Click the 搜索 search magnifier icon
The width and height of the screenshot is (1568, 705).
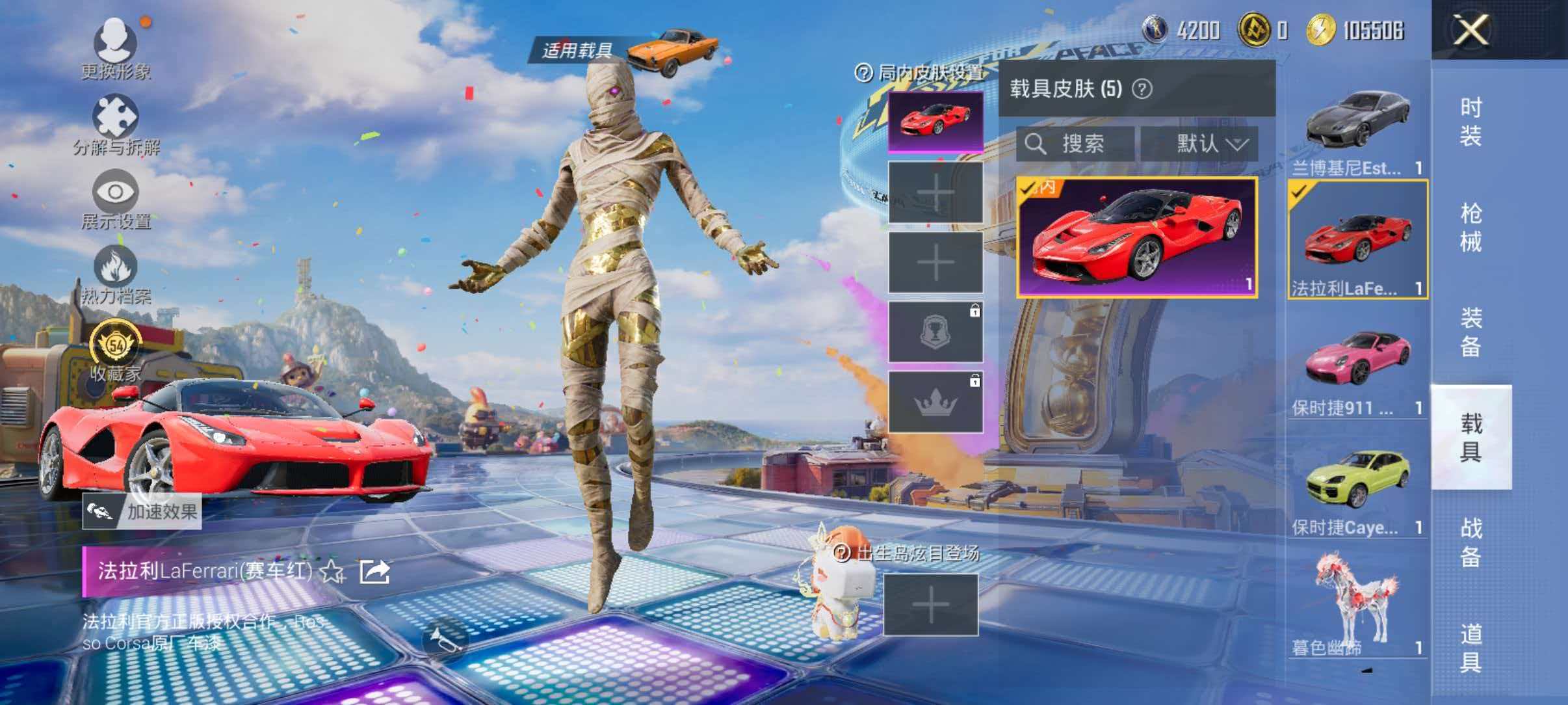(x=1036, y=144)
